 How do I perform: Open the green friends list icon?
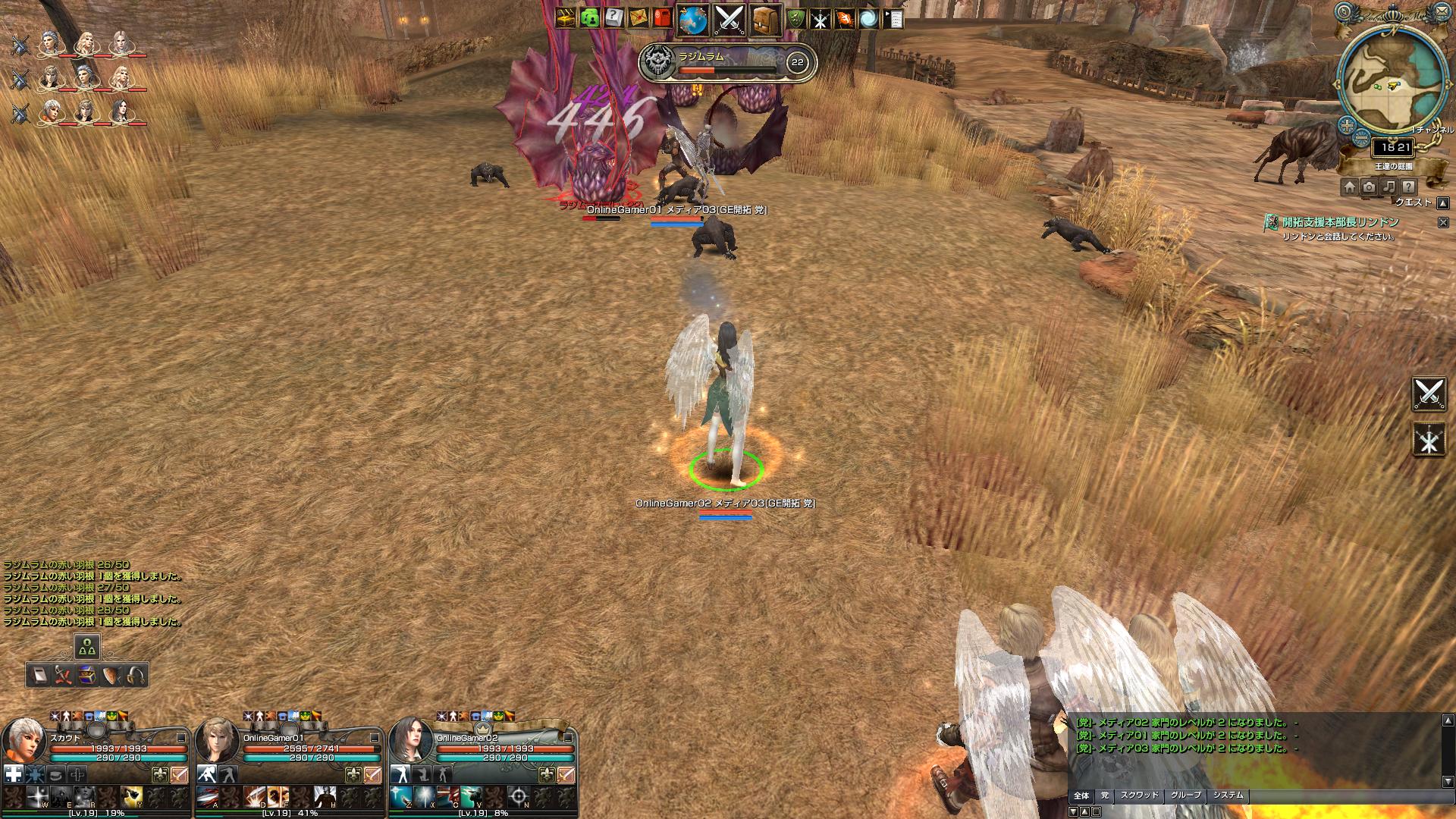(x=589, y=17)
